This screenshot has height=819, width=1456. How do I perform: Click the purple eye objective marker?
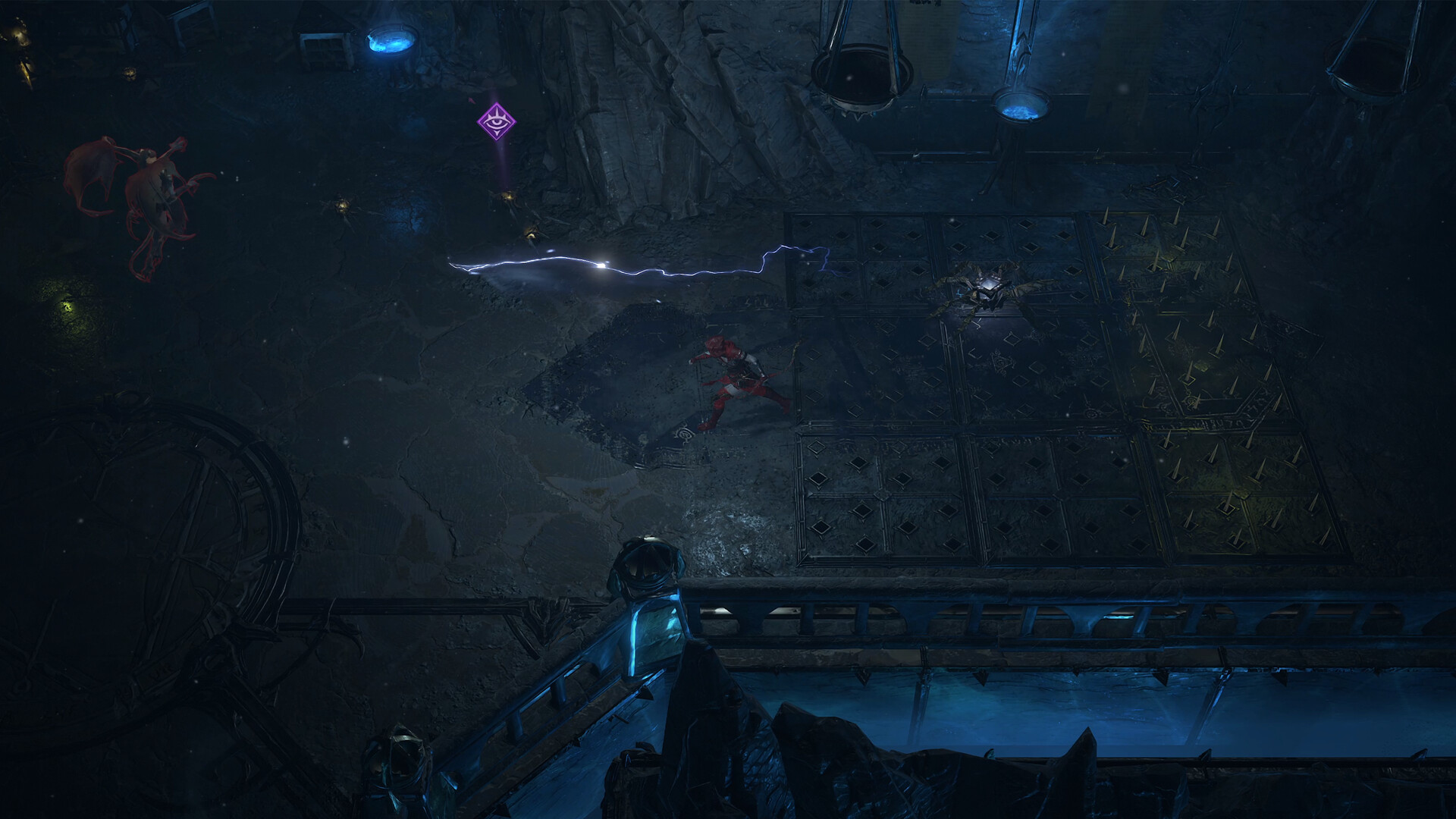(x=496, y=121)
